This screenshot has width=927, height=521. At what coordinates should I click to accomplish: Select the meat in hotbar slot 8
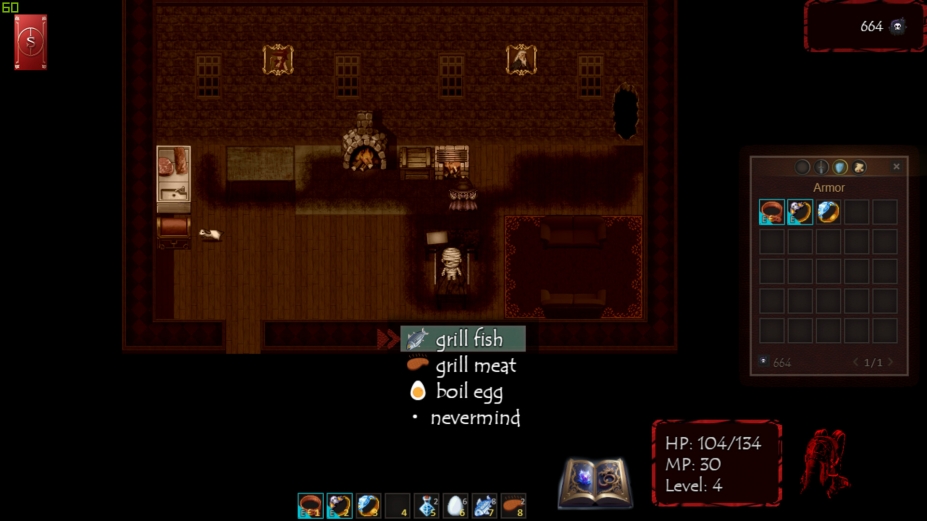[513, 506]
